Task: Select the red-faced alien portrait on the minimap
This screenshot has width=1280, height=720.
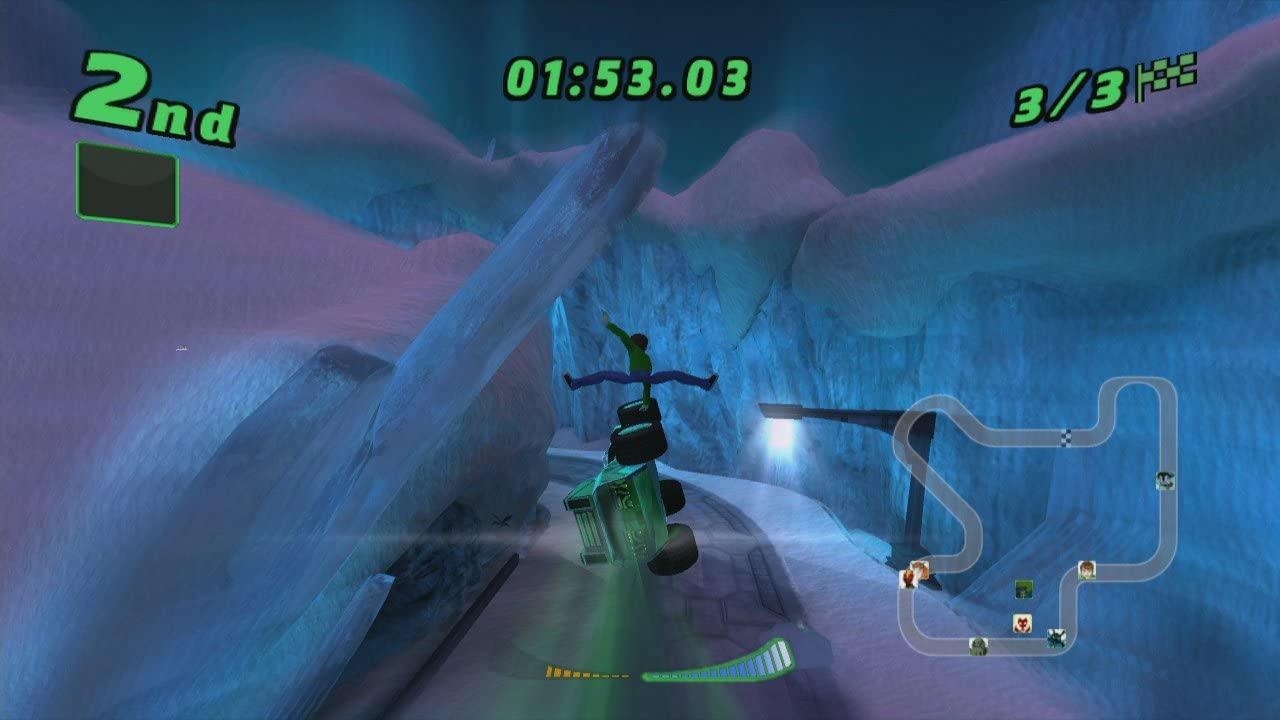Action: pos(1022,624)
